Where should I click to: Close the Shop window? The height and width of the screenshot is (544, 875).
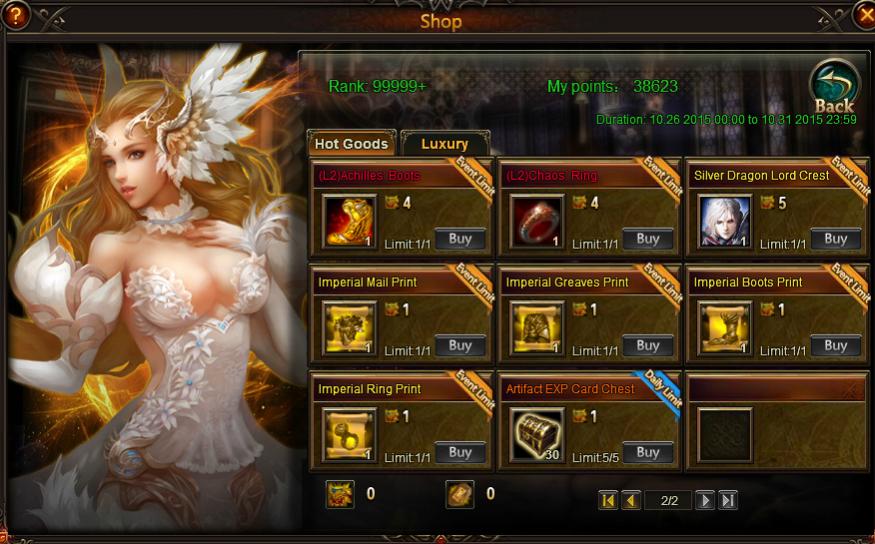pyautogui.click(x=864, y=15)
